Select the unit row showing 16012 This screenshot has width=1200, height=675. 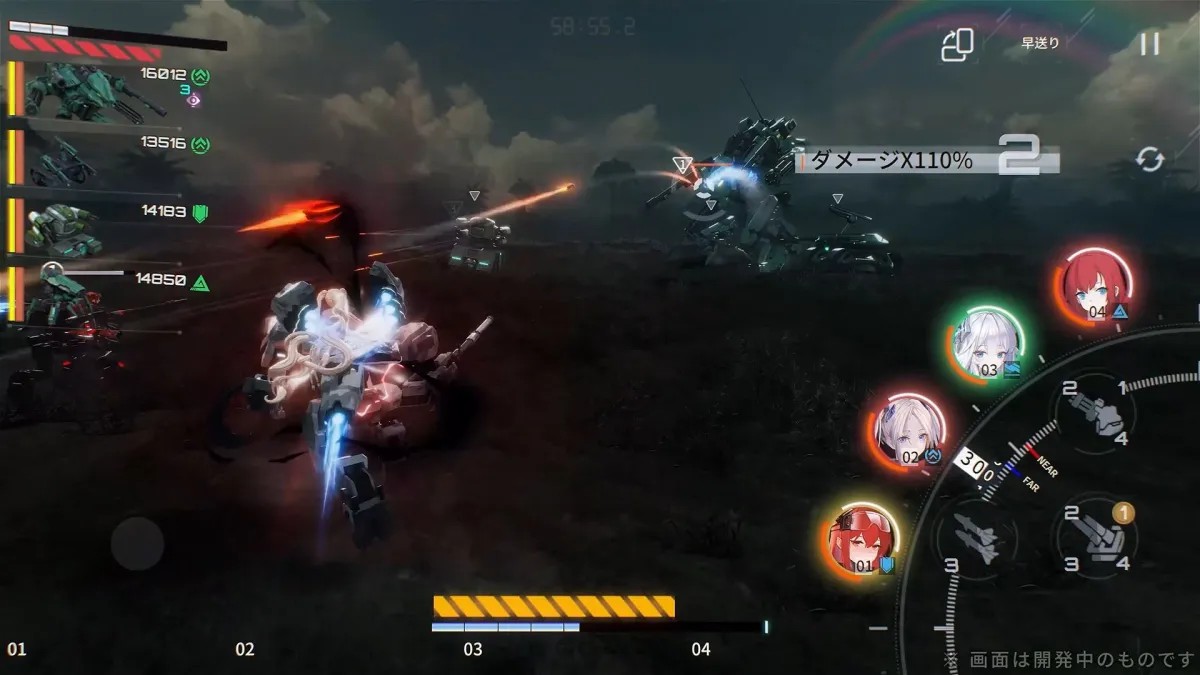(95, 92)
